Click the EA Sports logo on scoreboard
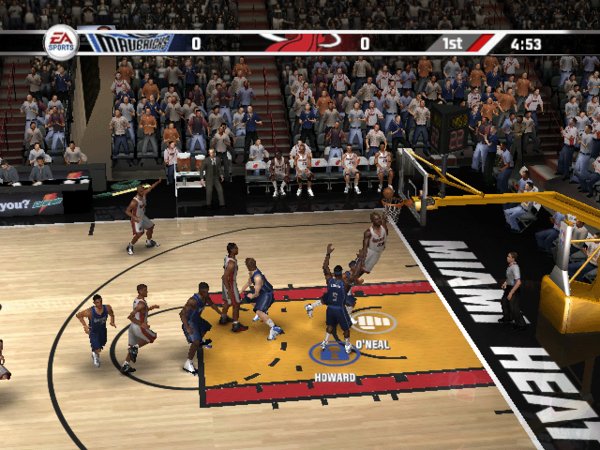 [x=60, y=42]
